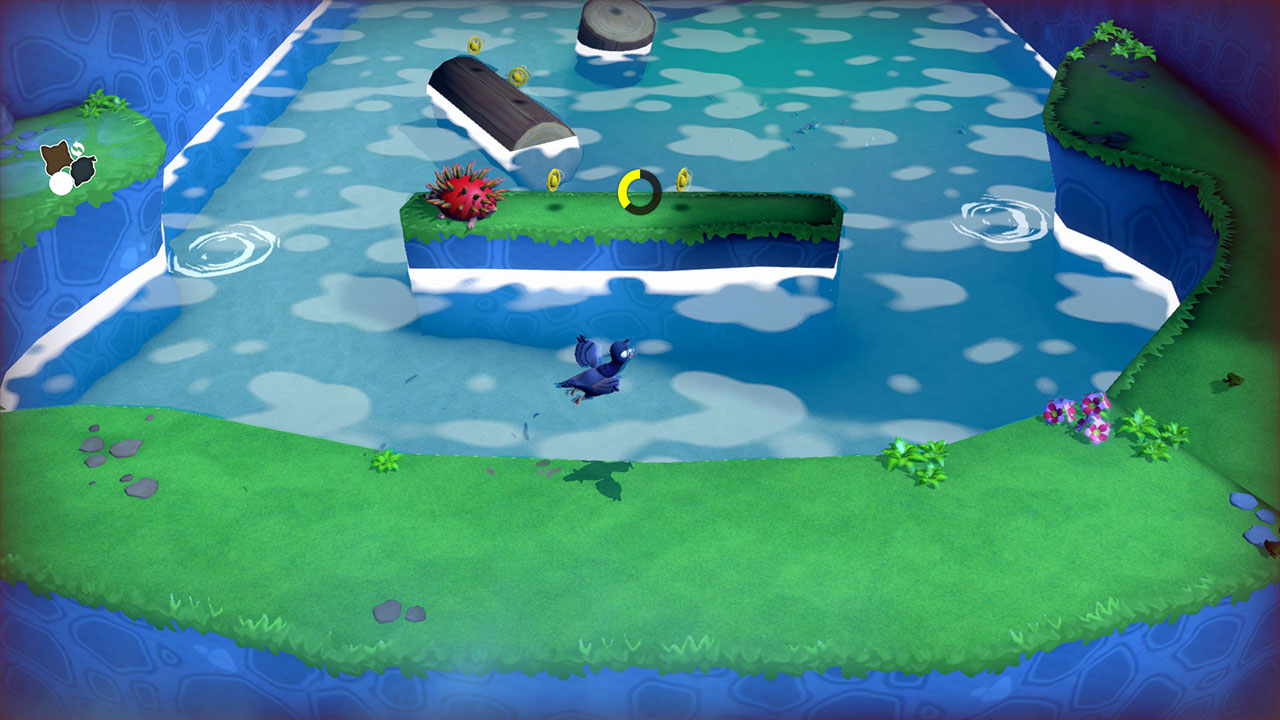Click the character swap arrows icon
This screenshot has height=720, width=1280.
pos(77,148)
